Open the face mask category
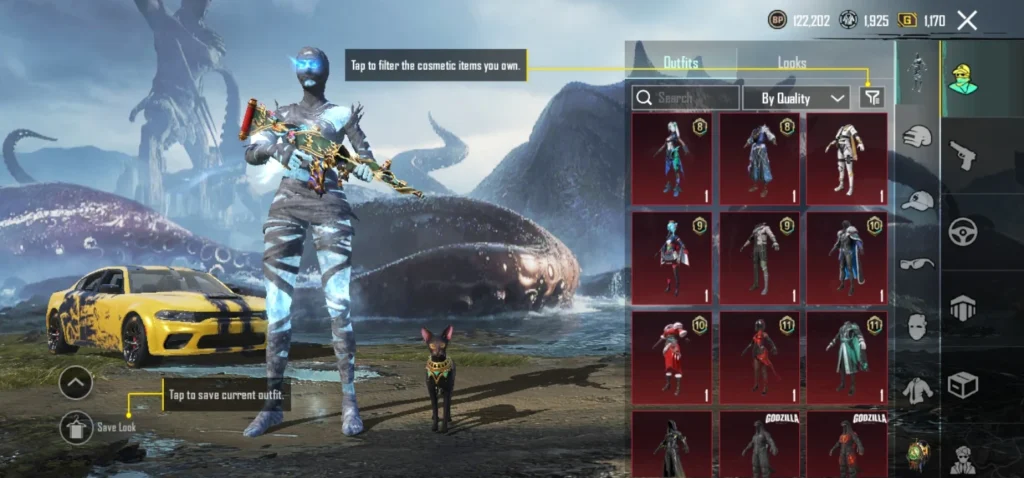 pyautogui.click(x=917, y=326)
